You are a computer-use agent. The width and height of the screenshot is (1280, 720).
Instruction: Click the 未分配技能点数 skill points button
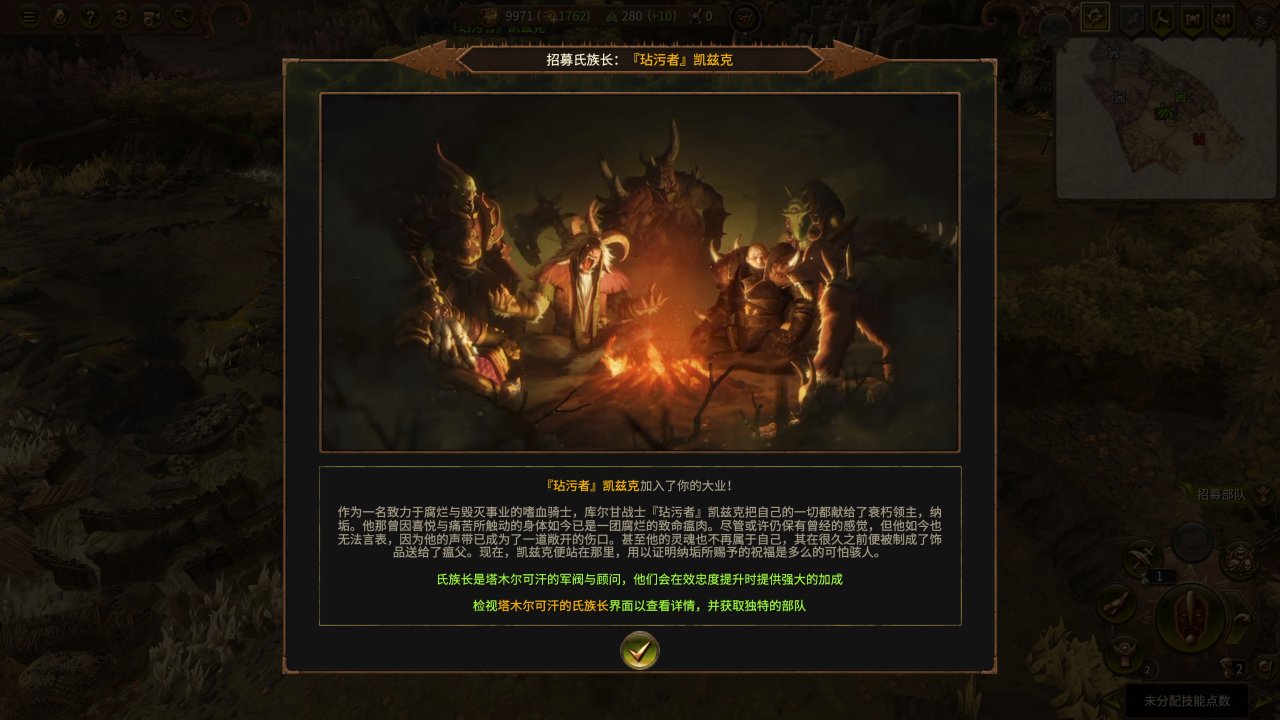coord(1187,699)
